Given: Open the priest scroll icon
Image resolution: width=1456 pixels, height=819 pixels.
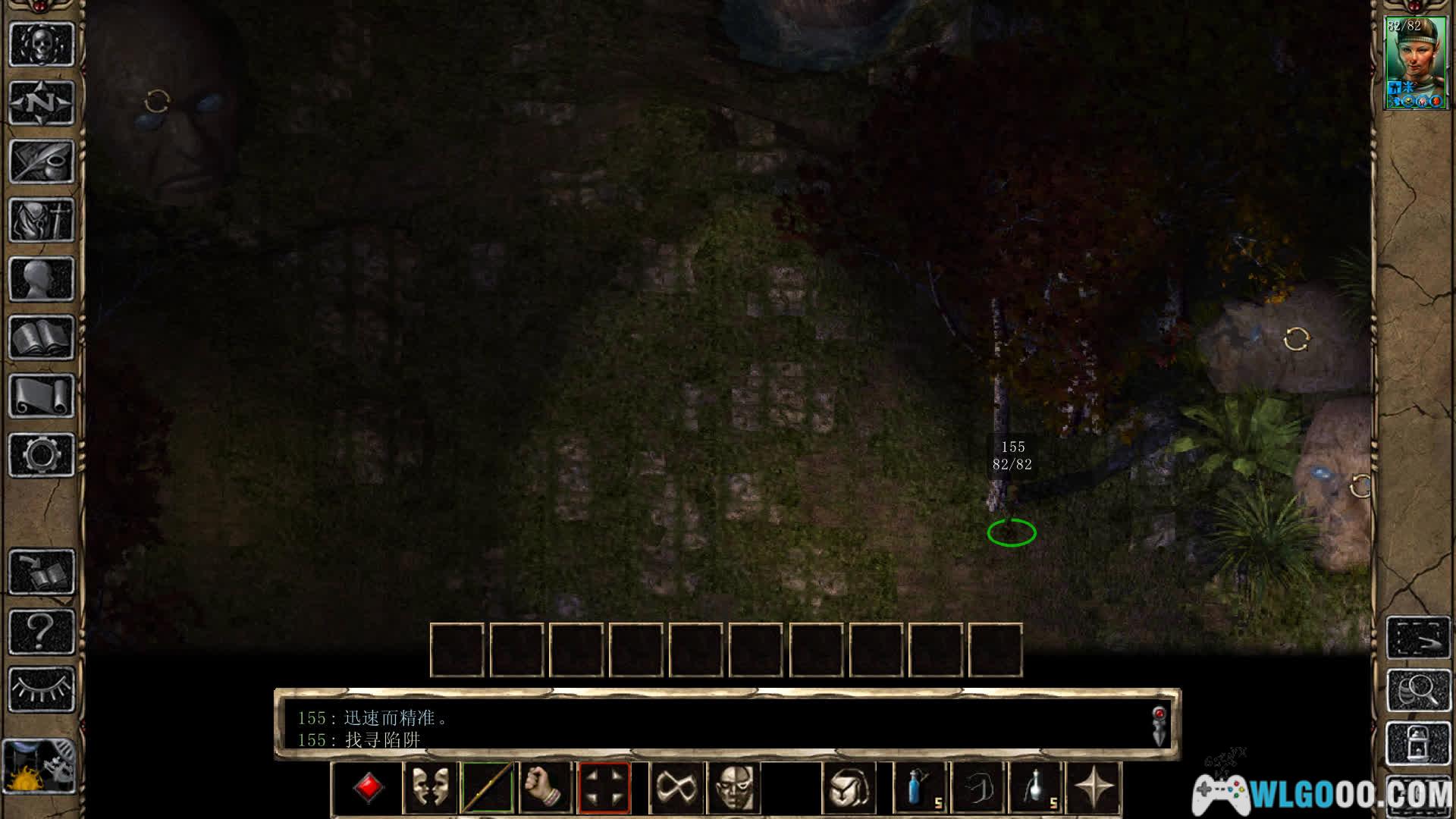Looking at the screenshot, I should 42,396.
